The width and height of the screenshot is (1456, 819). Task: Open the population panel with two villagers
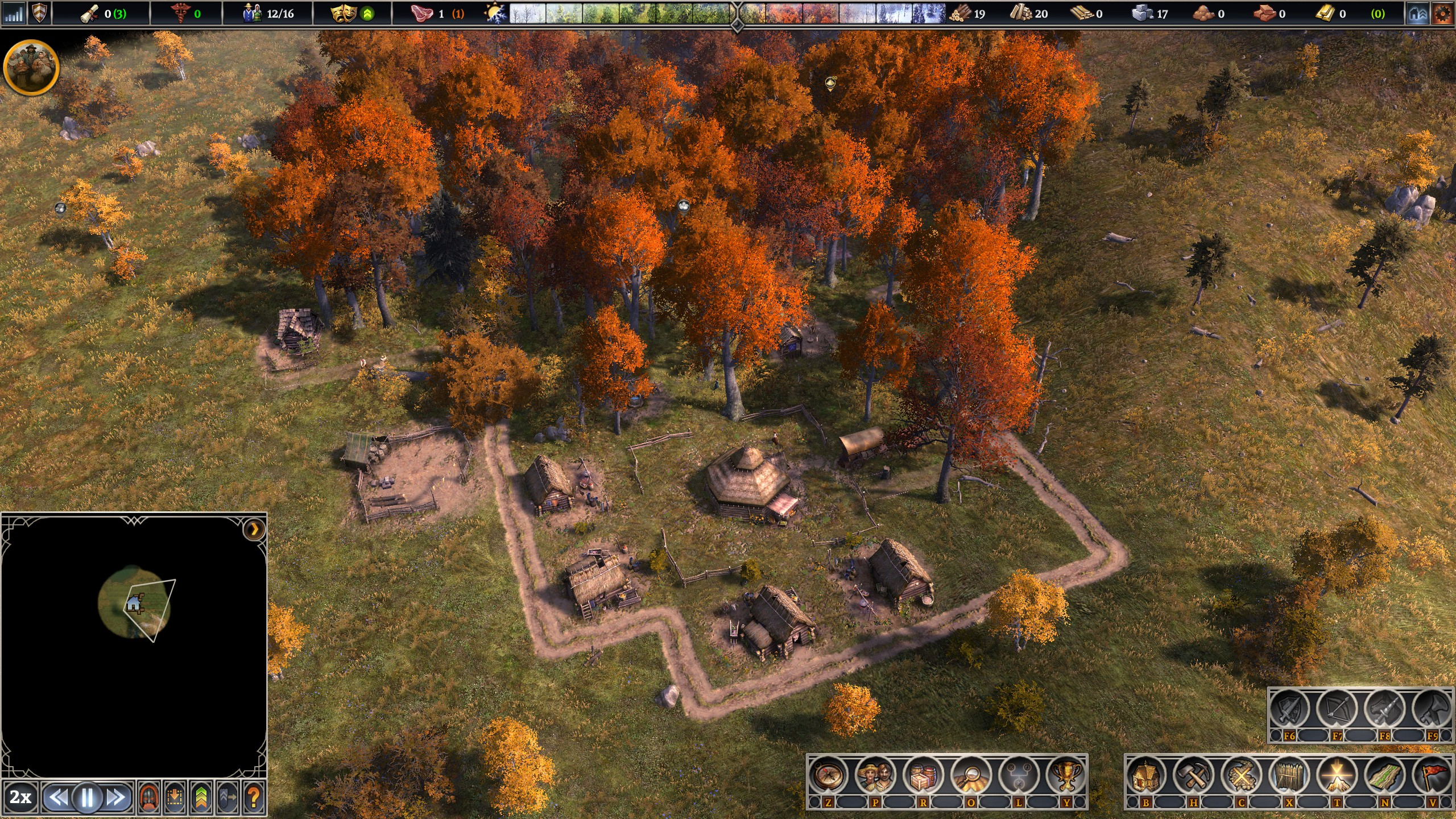click(x=876, y=776)
